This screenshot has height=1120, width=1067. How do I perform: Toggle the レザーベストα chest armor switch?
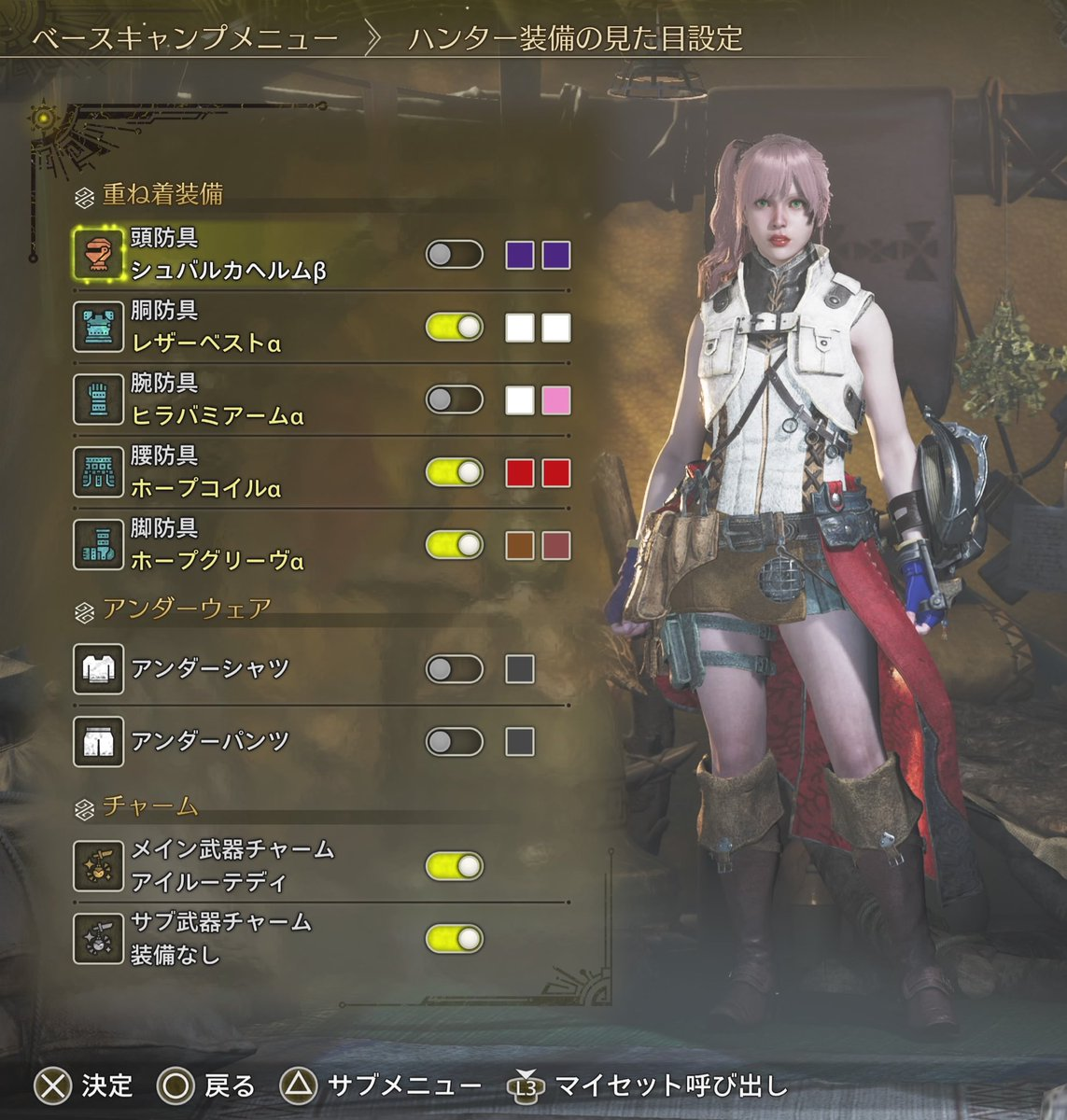(455, 328)
